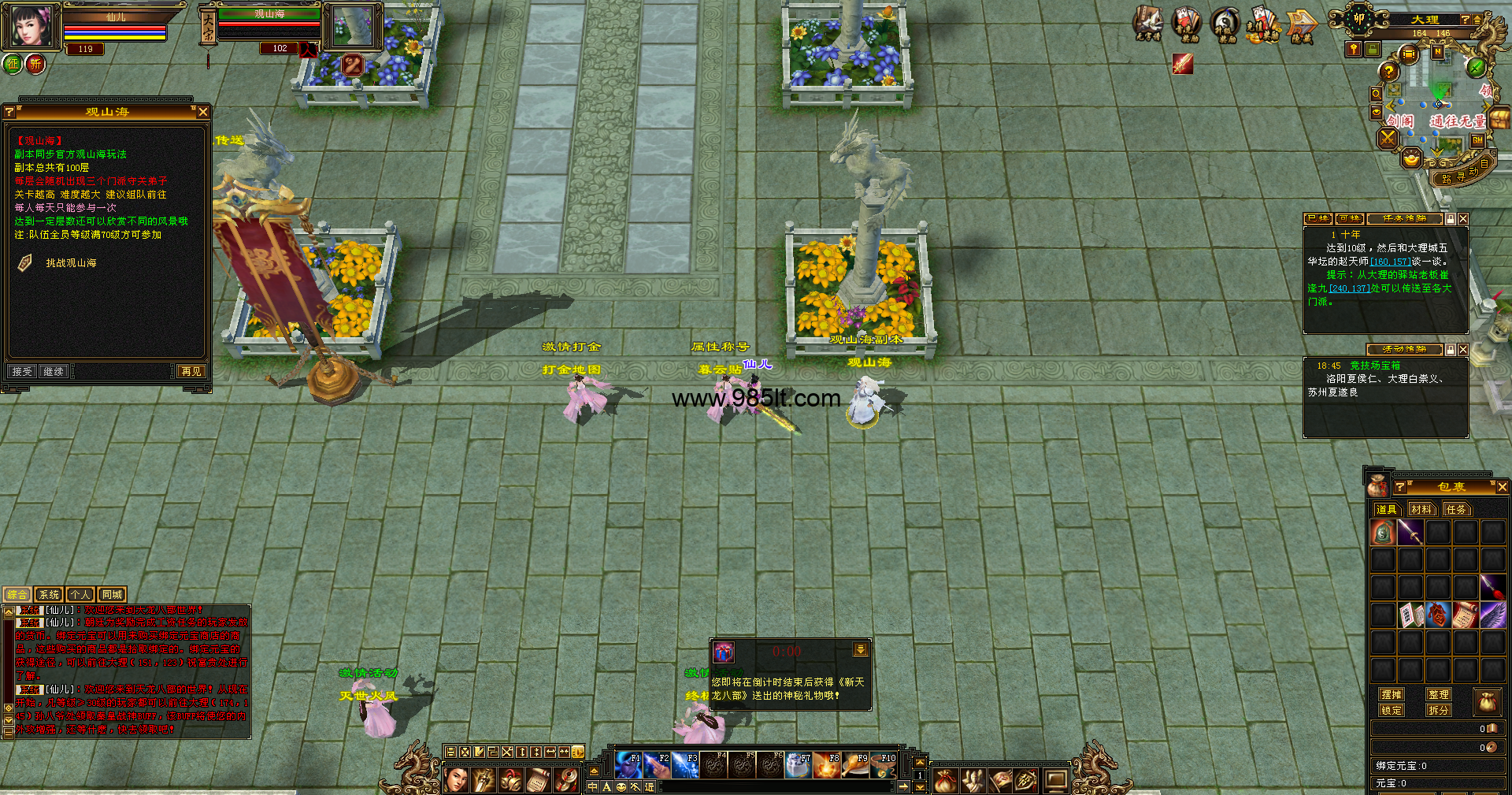Open the 任务 tab in the bag

[1456, 509]
